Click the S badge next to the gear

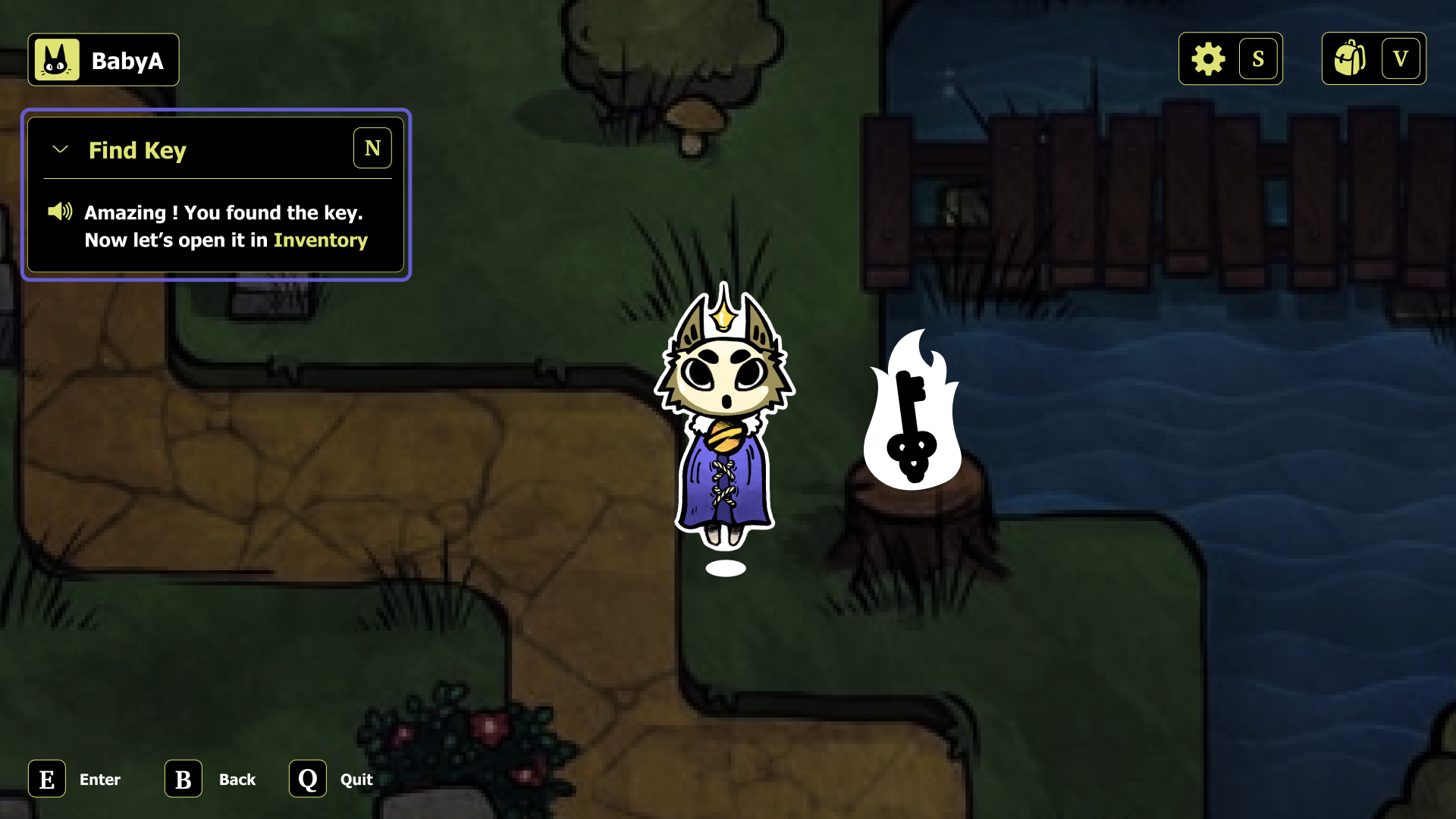click(x=1259, y=58)
